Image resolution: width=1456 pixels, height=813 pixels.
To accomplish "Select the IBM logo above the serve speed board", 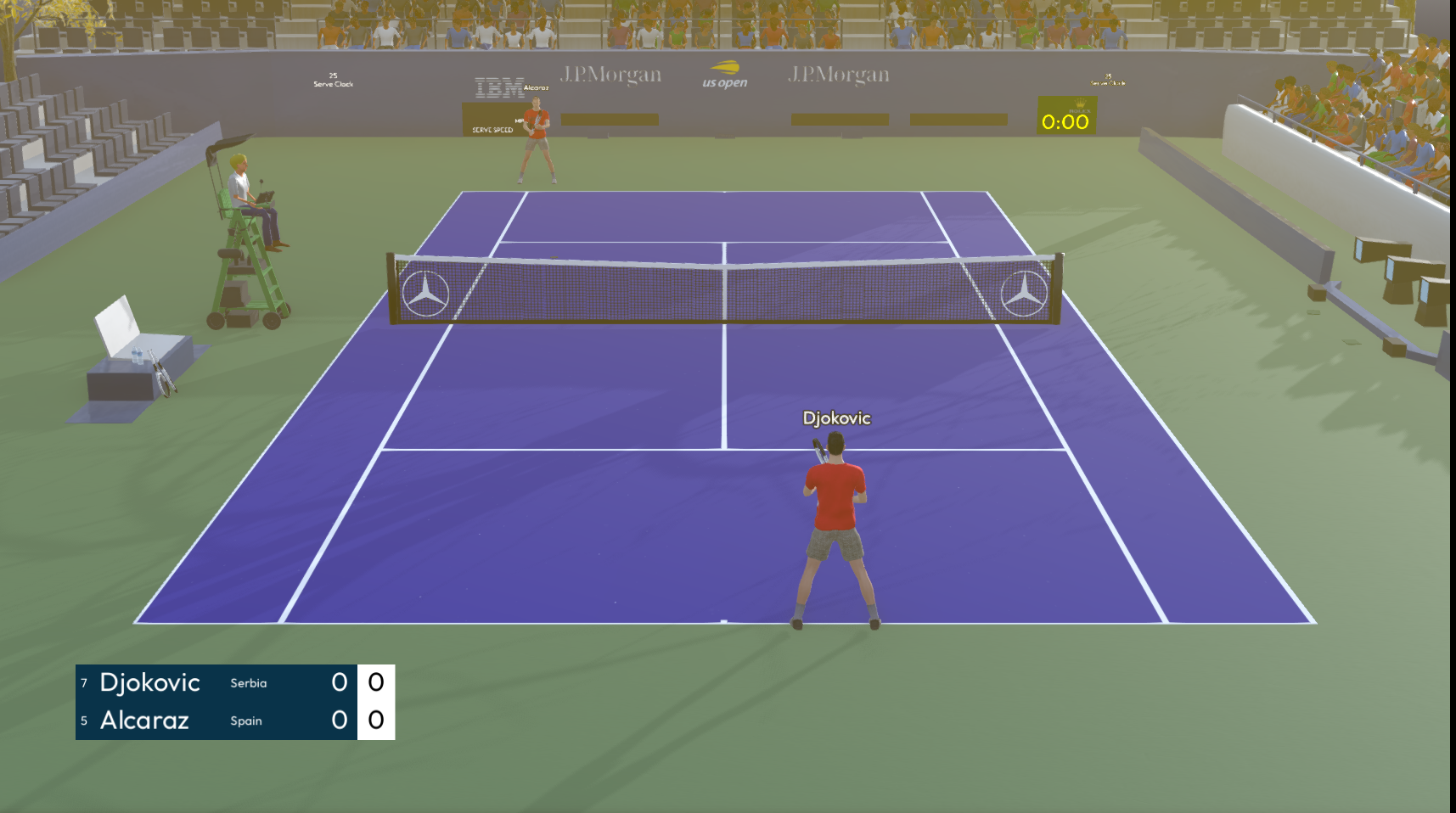I will [x=498, y=87].
